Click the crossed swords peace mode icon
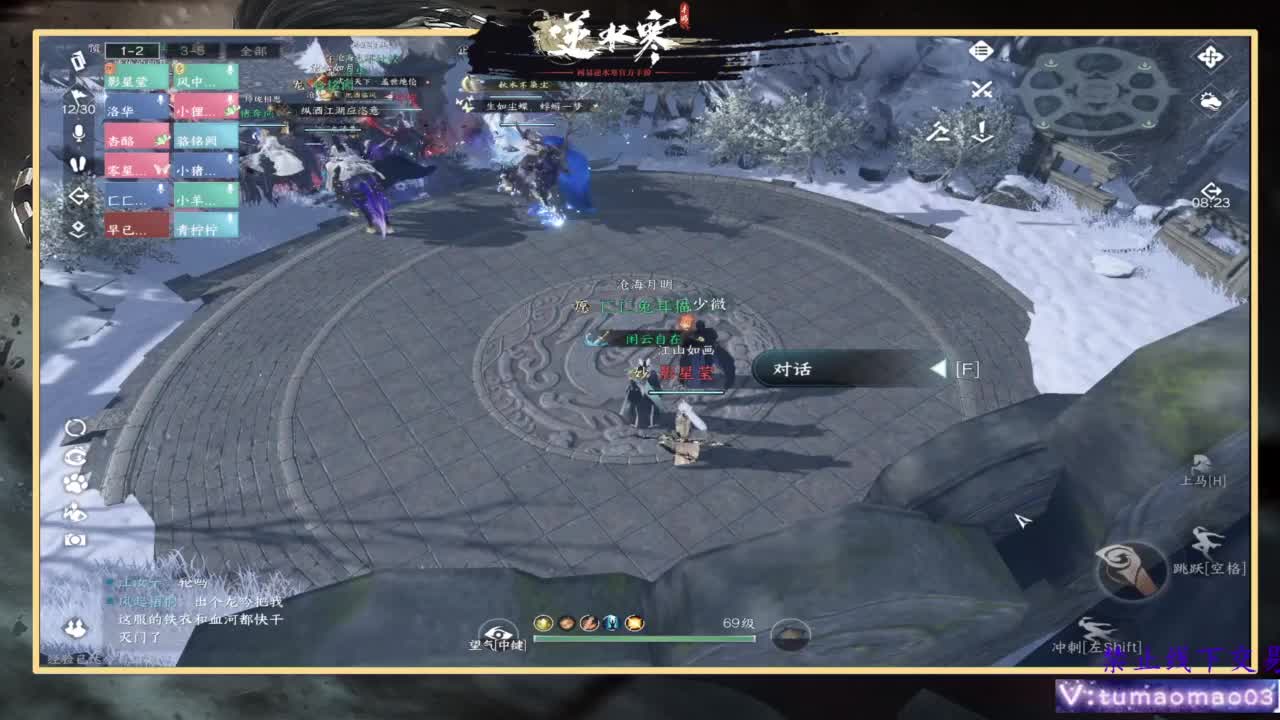Viewport: 1280px width, 720px height. tap(982, 90)
